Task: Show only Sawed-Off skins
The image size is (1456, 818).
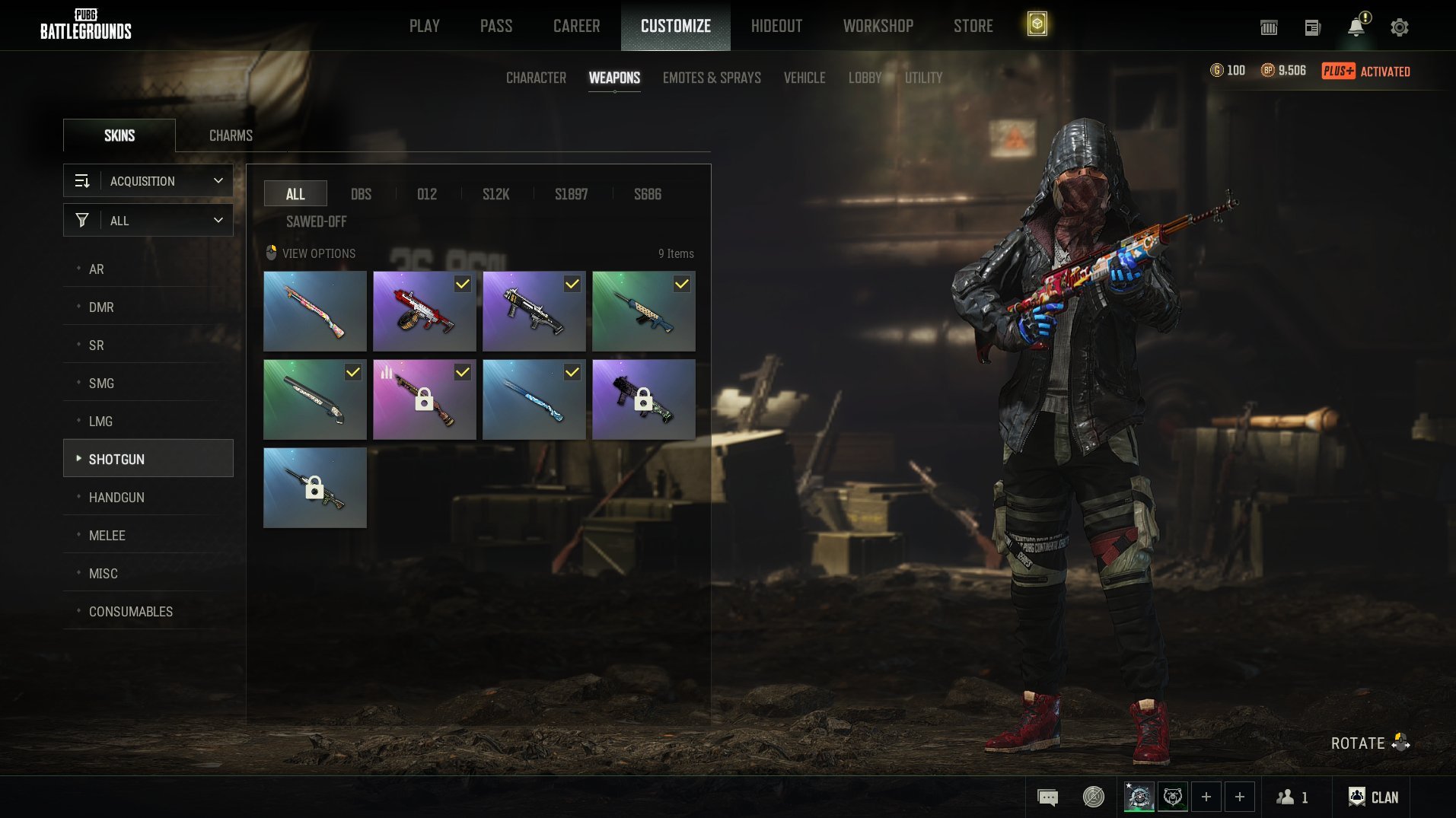Action: (x=316, y=221)
